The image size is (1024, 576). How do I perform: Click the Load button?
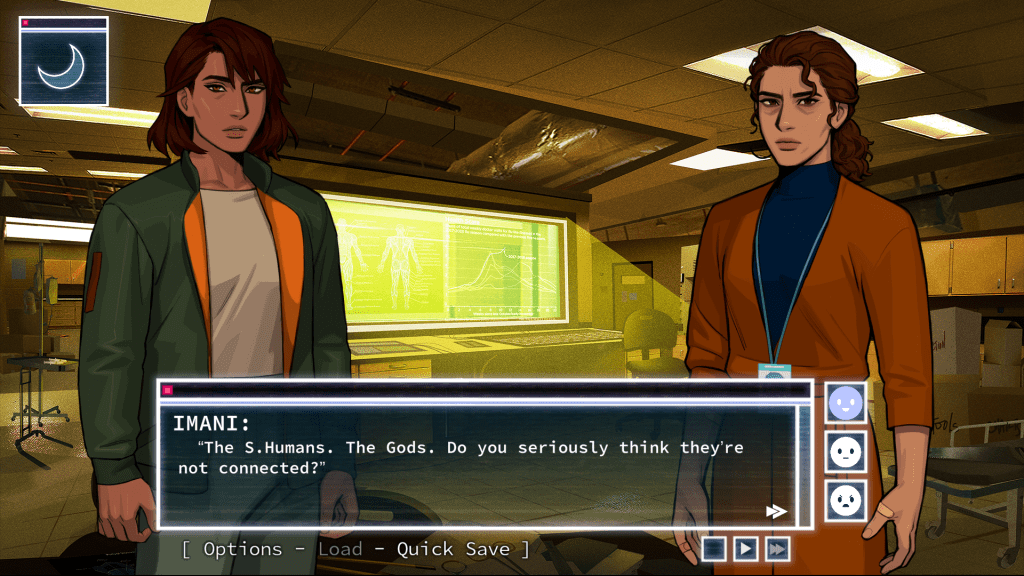point(340,549)
